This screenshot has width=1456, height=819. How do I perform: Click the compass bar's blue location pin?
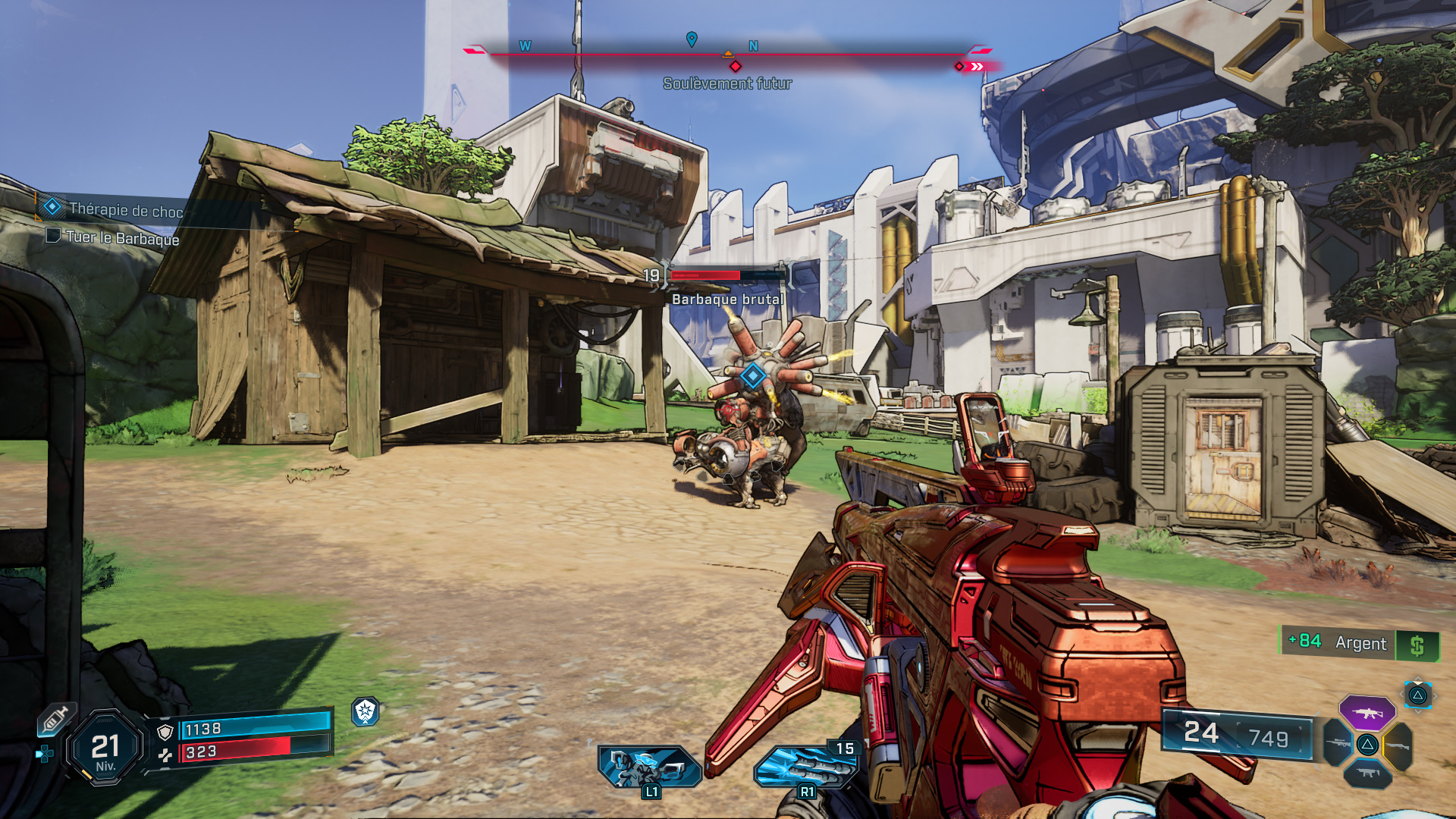point(692,39)
